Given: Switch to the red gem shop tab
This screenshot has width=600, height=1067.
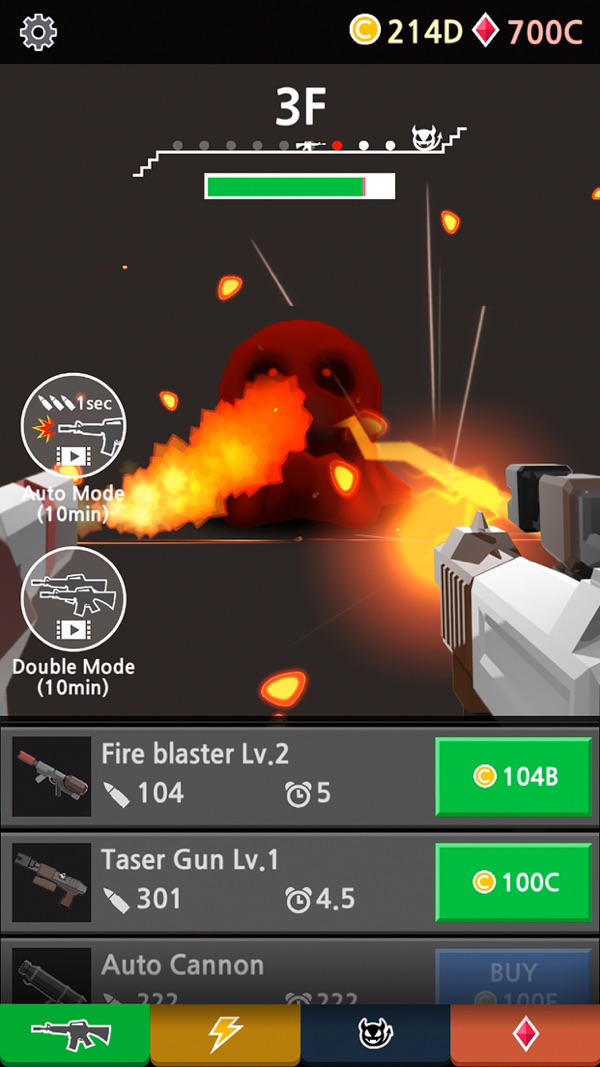Looking at the screenshot, I should coord(525,1035).
